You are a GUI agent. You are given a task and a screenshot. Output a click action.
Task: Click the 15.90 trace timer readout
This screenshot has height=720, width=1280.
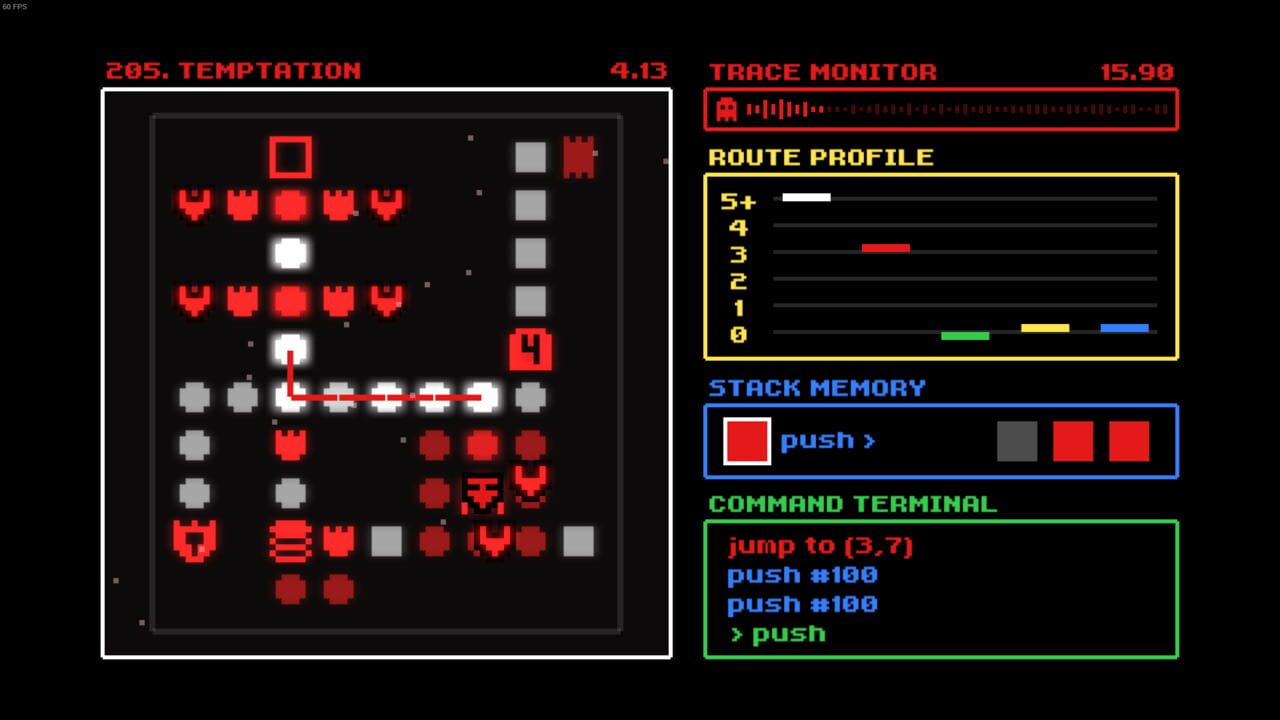(1137, 71)
